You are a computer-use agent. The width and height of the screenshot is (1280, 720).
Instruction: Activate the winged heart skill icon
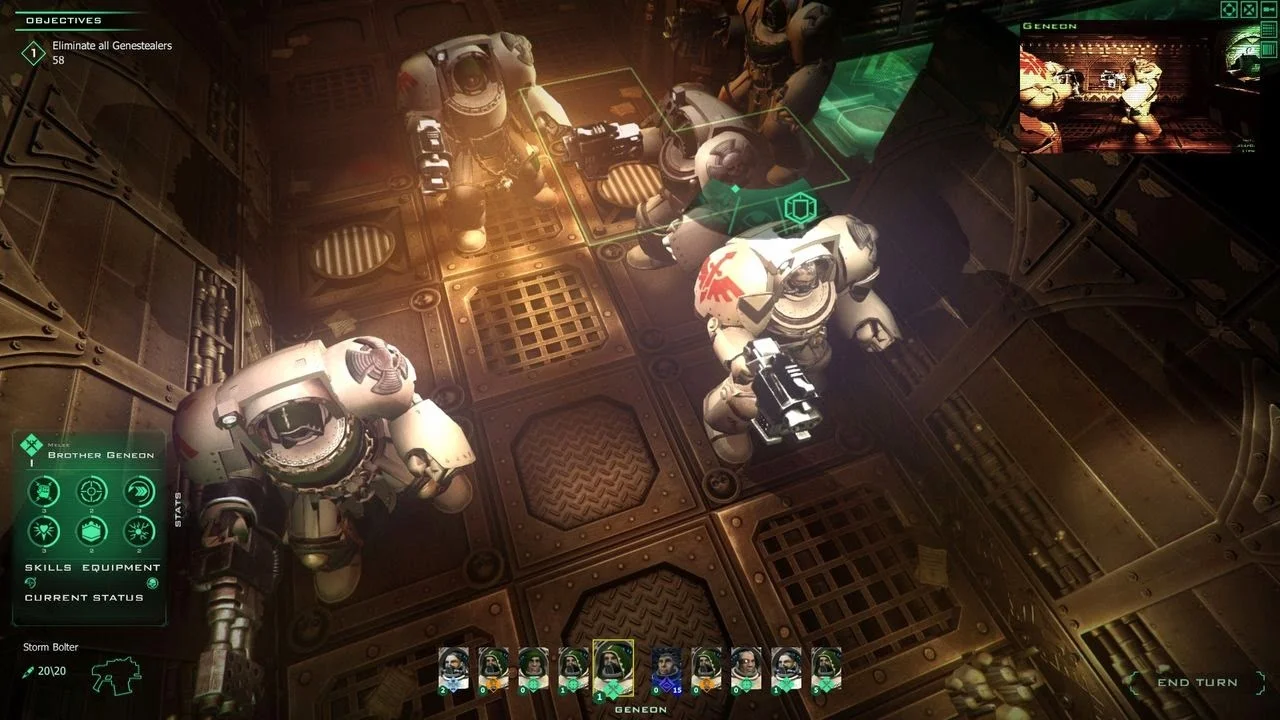point(44,531)
